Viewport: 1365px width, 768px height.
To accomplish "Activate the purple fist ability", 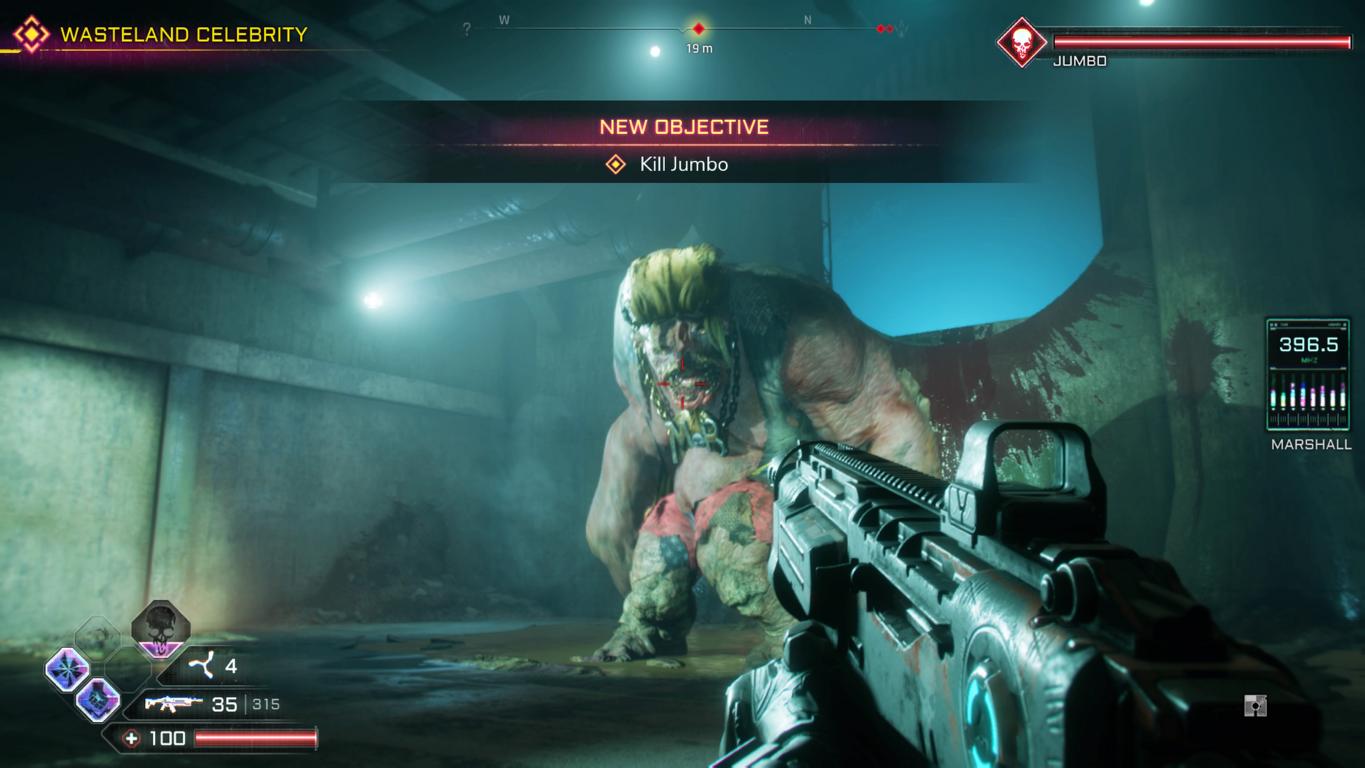I will click(98, 699).
